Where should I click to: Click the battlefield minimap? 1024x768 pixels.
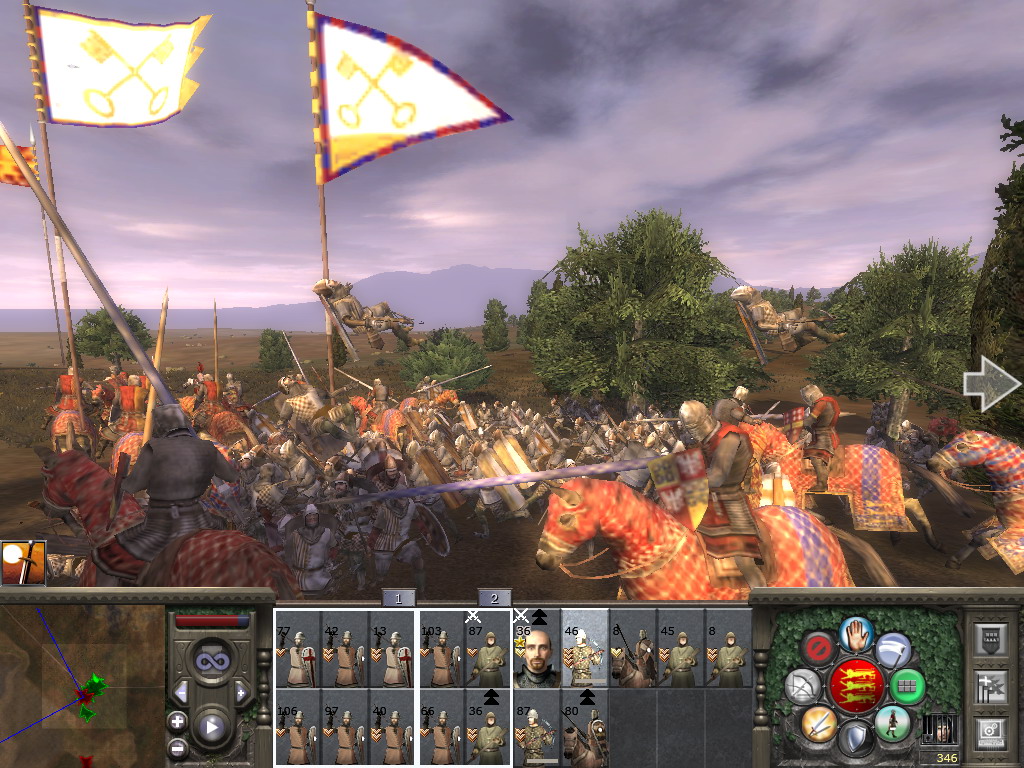pos(82,686)
